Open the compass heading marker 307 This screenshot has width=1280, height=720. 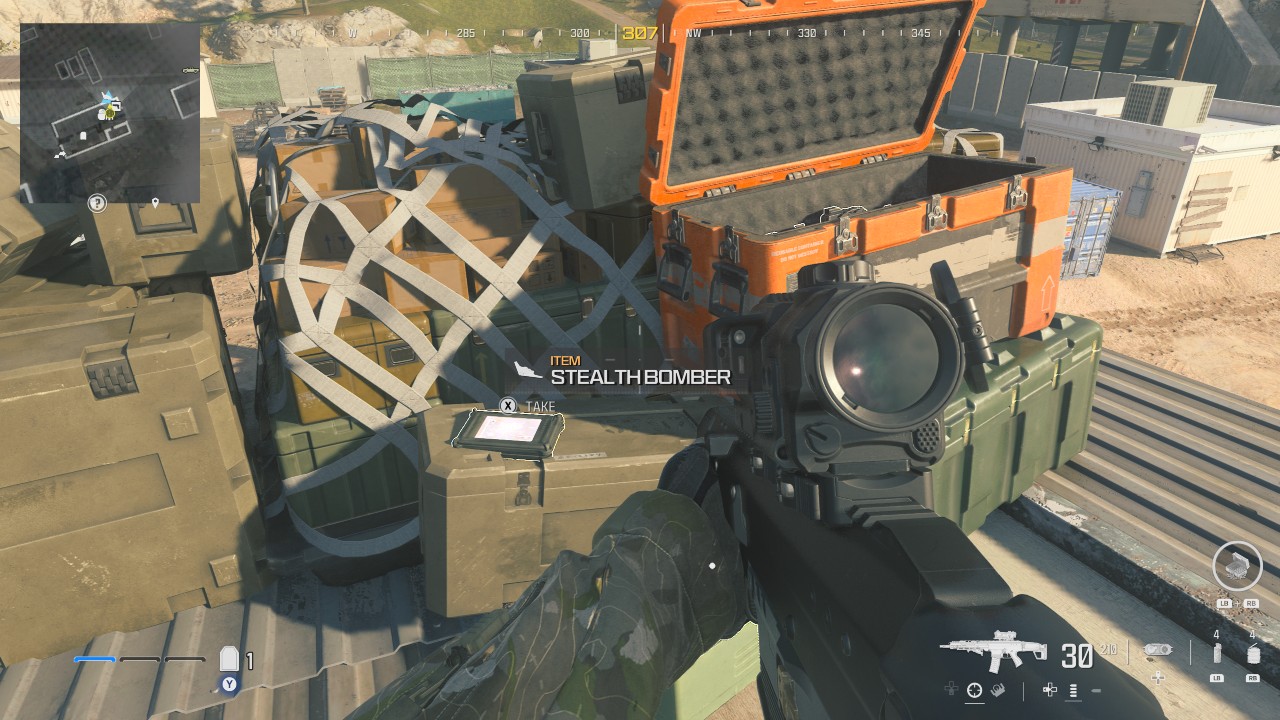click(x=640, y=30)
